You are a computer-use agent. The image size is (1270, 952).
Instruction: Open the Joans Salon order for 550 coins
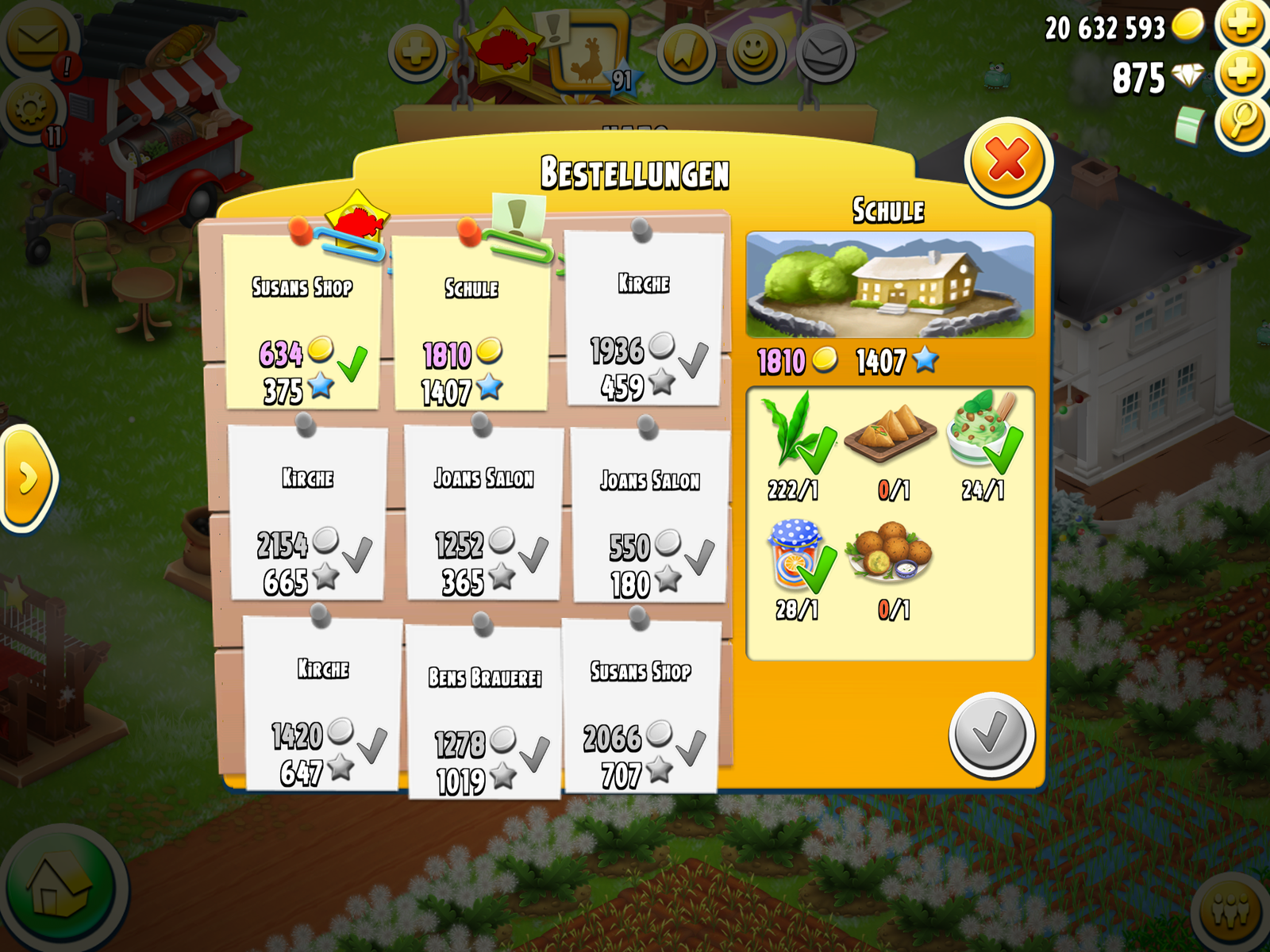pyautogui.click(x=649, y=515)
